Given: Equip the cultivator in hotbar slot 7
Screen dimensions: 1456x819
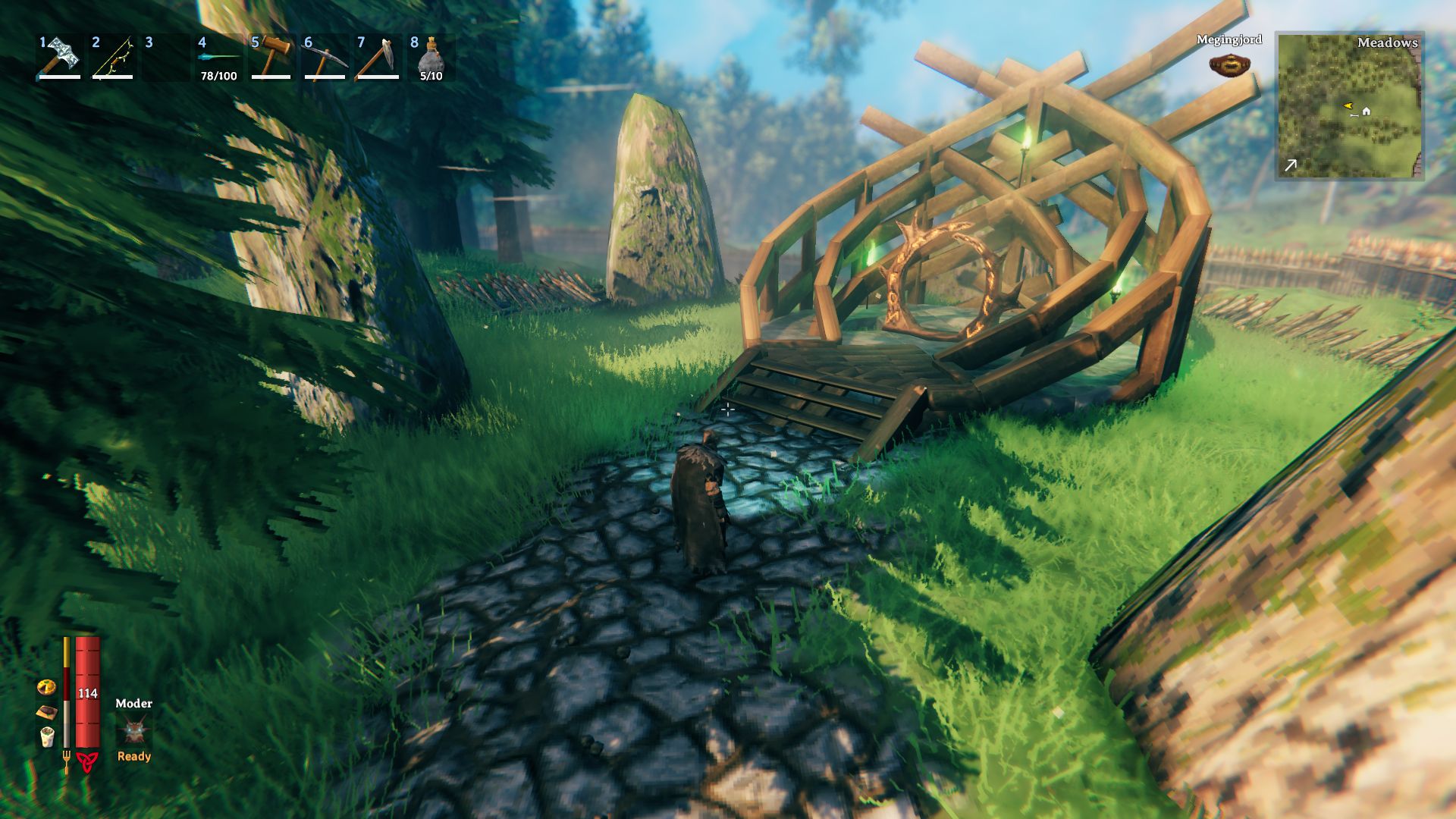Looking at the screenshot, I should 378,57.
